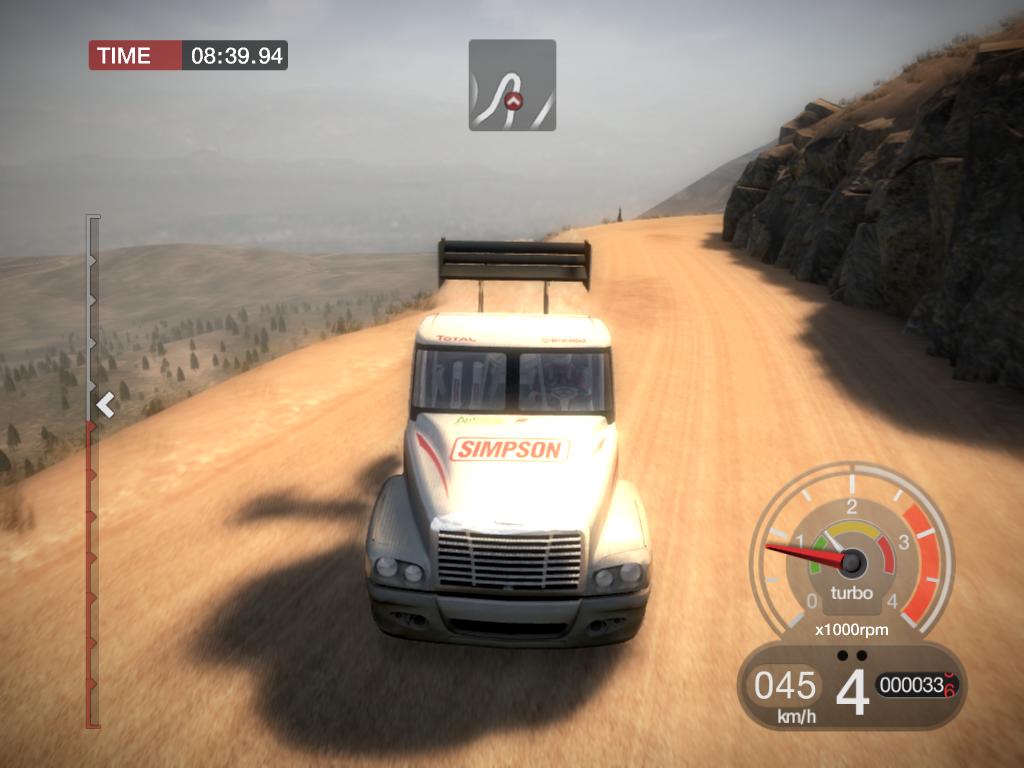Select the white arrow stage progress marker

click(105, 405)
